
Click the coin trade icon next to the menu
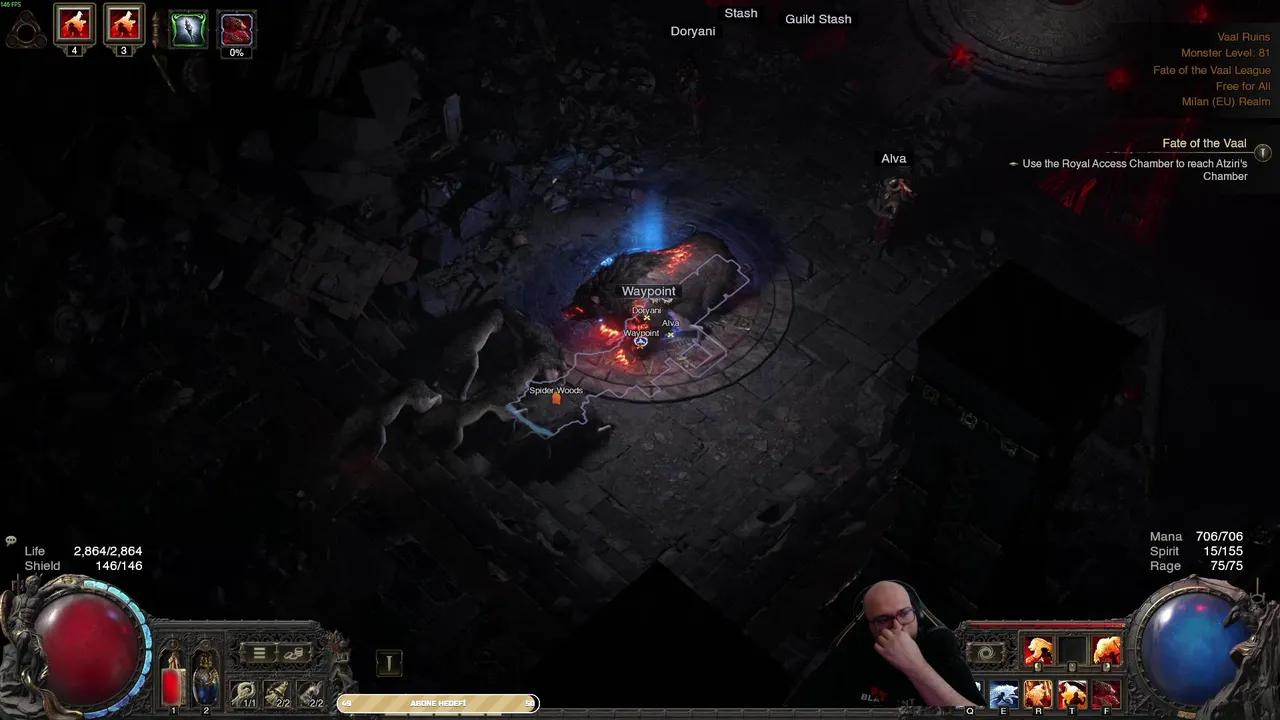pos(293,653)
